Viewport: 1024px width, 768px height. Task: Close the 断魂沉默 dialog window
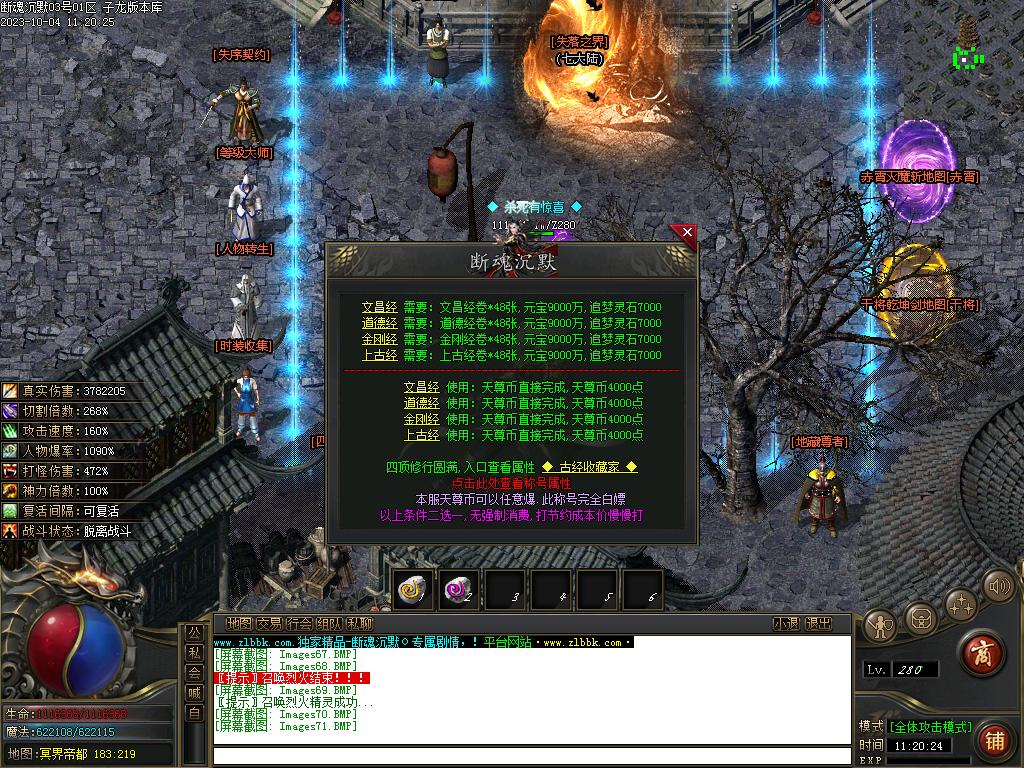click(x=686, y=234)
